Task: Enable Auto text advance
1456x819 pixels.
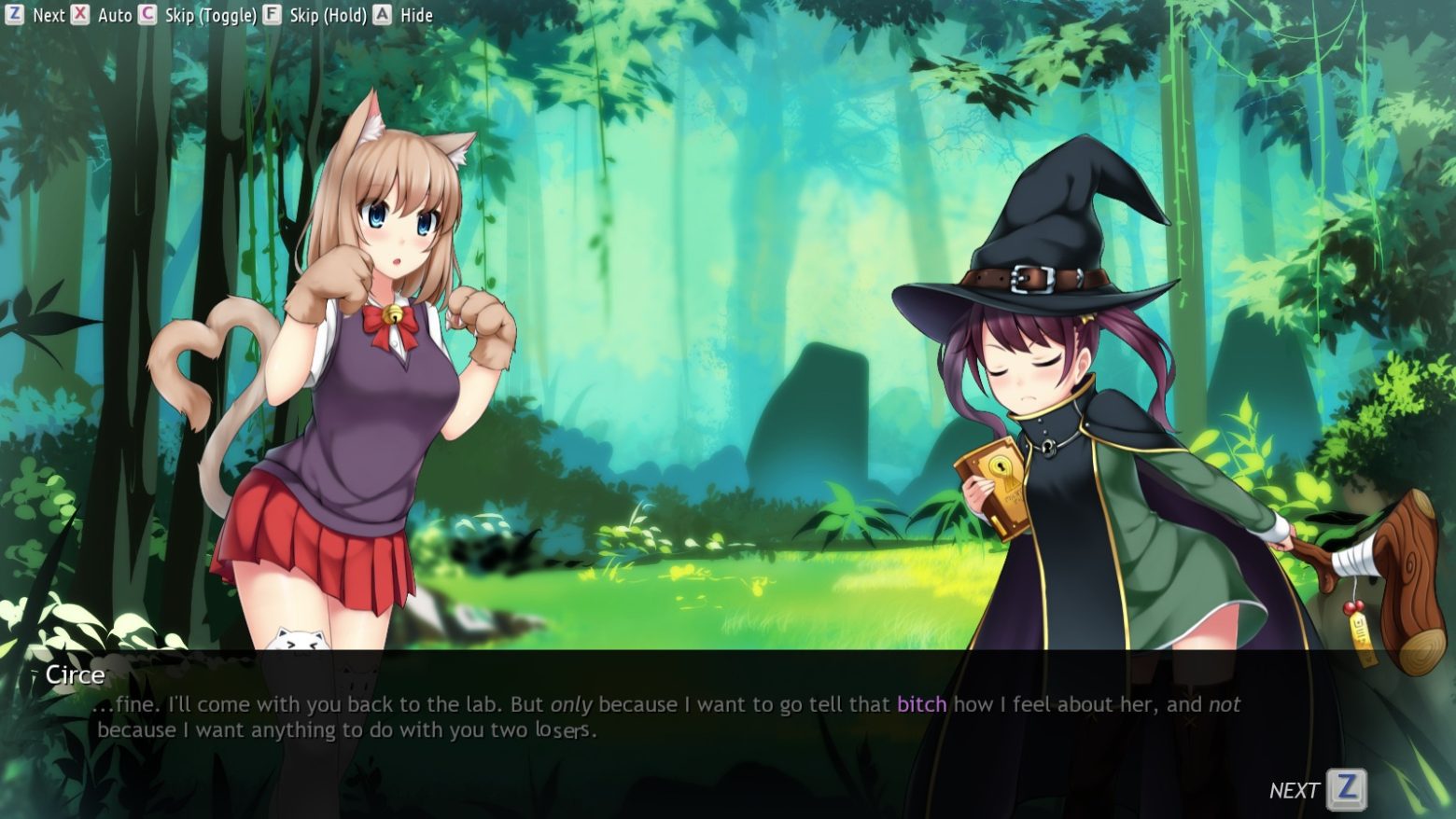Action: pos(103,15)
